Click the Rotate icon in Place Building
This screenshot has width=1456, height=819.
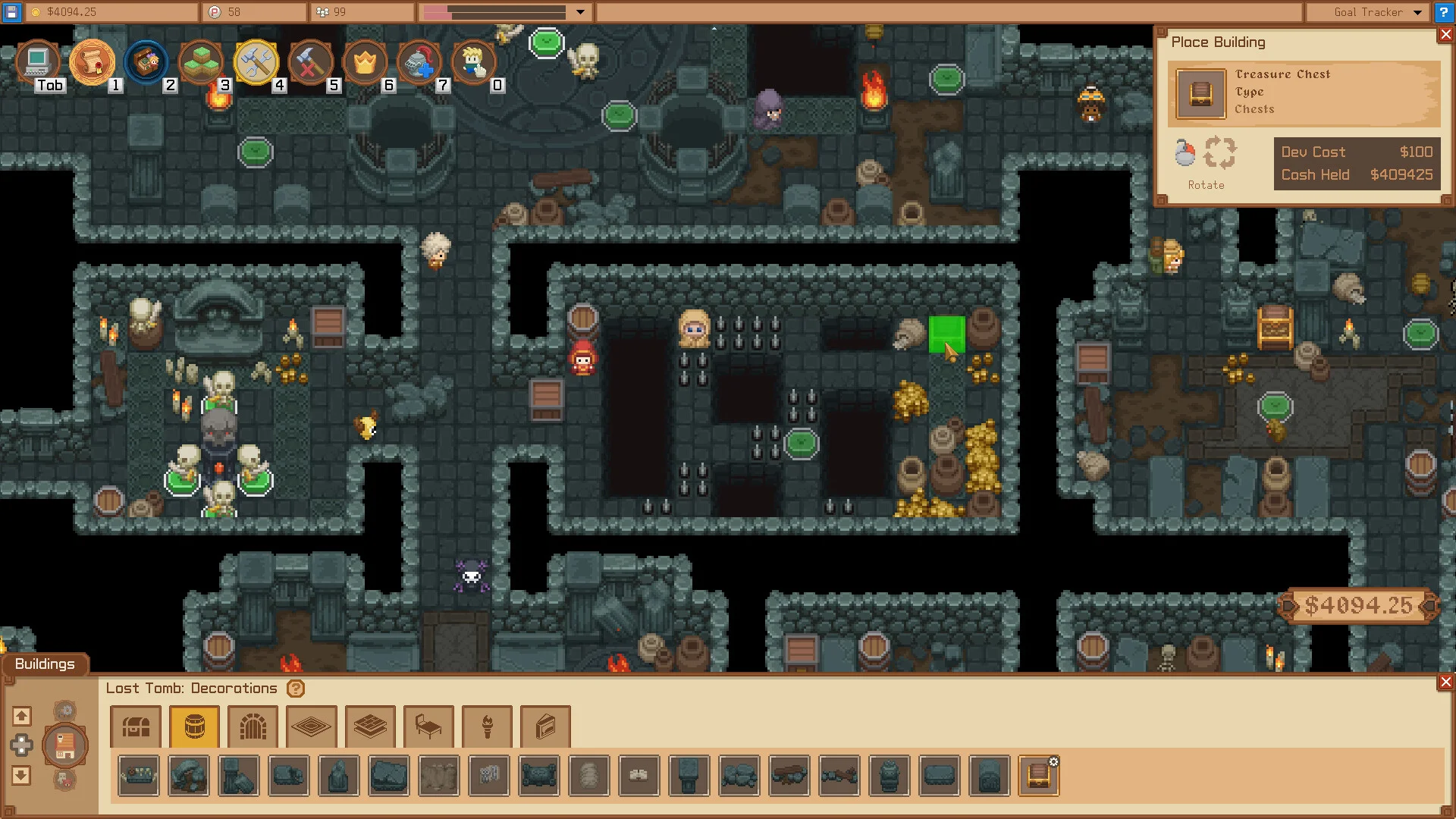click(1219, 153)
